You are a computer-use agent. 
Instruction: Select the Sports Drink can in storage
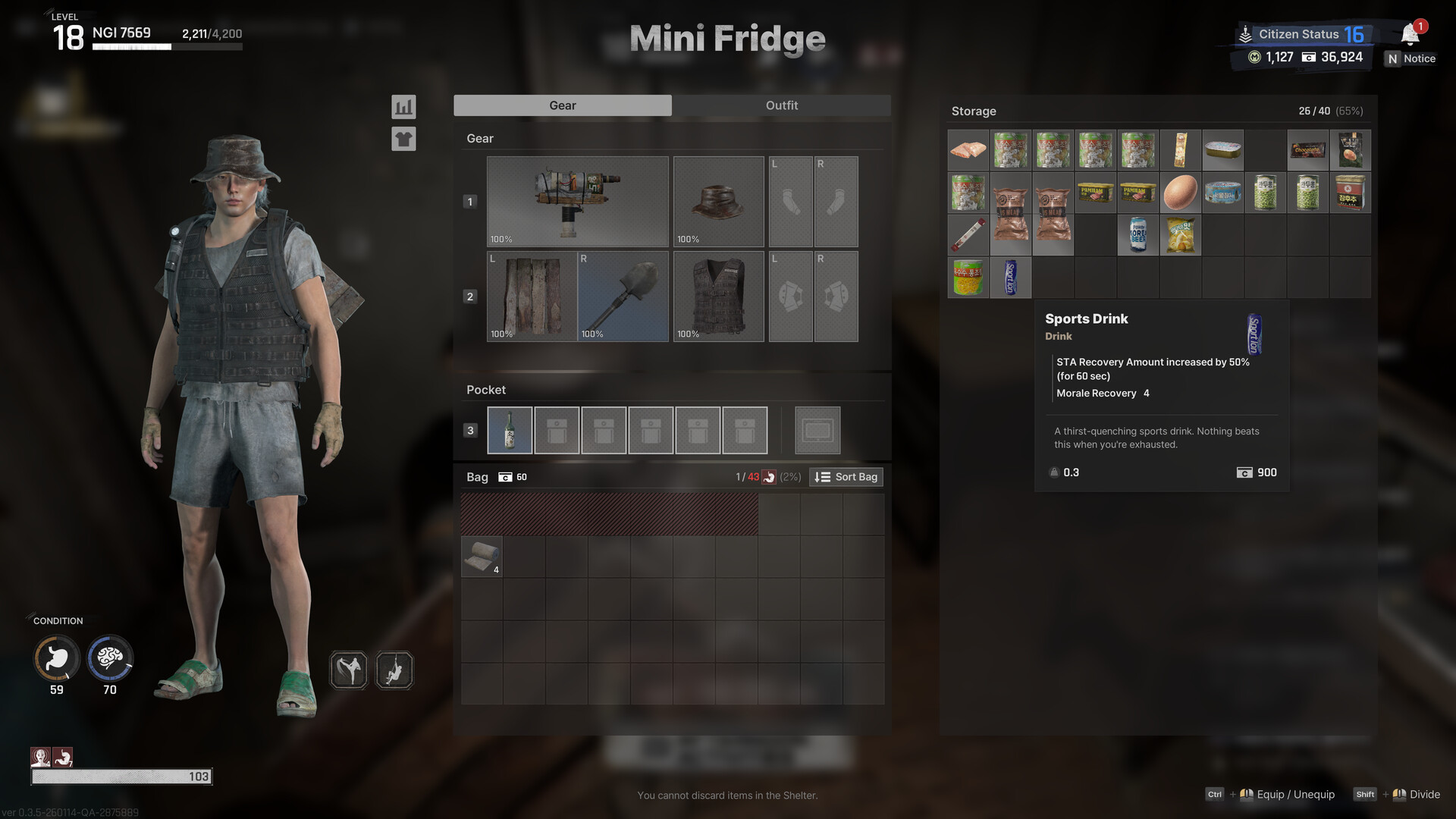(1010, 278)
